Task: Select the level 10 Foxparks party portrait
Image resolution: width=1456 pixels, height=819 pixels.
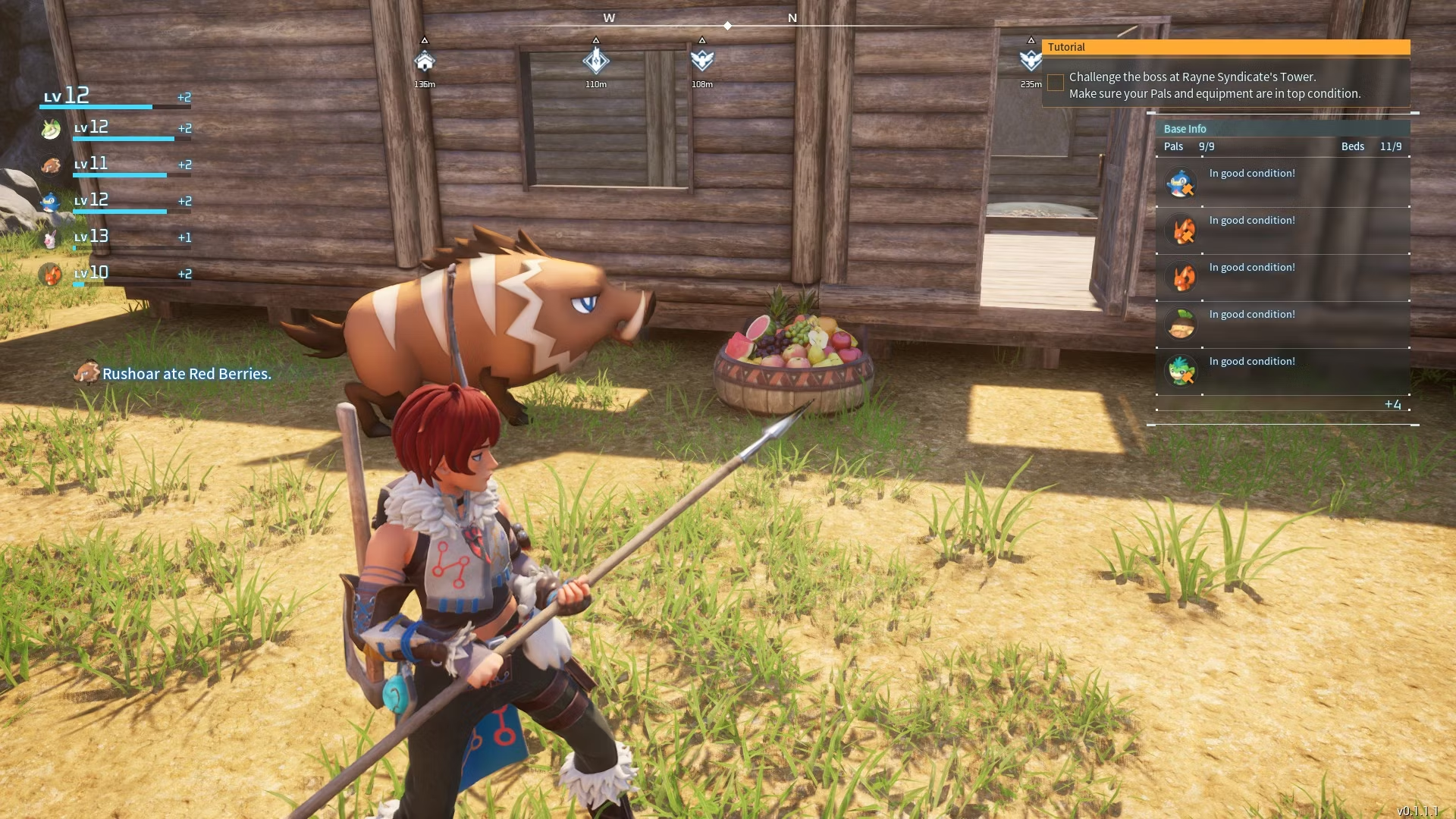Action: [51, 274]
